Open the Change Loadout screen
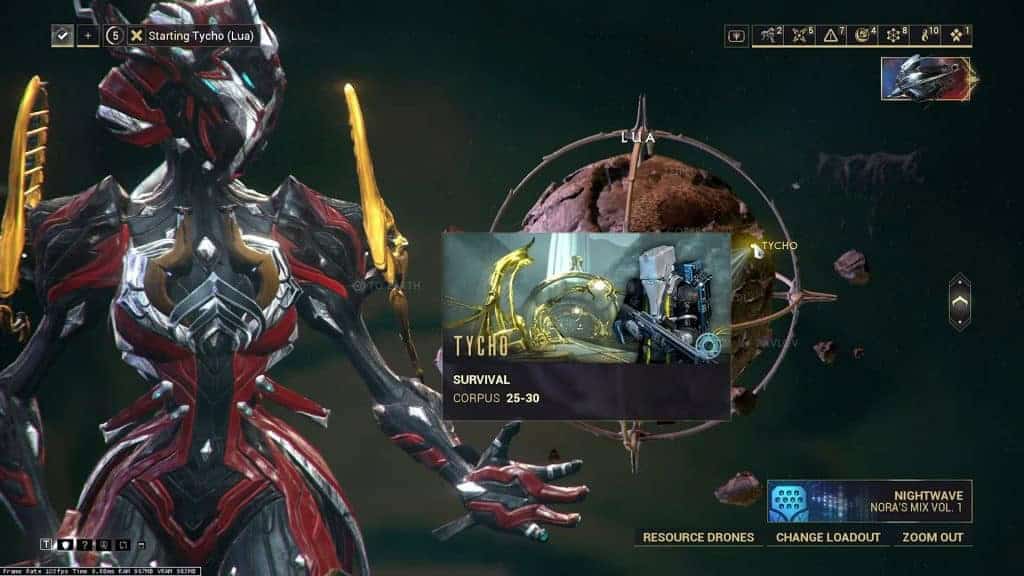 click(x=828, y=538)
